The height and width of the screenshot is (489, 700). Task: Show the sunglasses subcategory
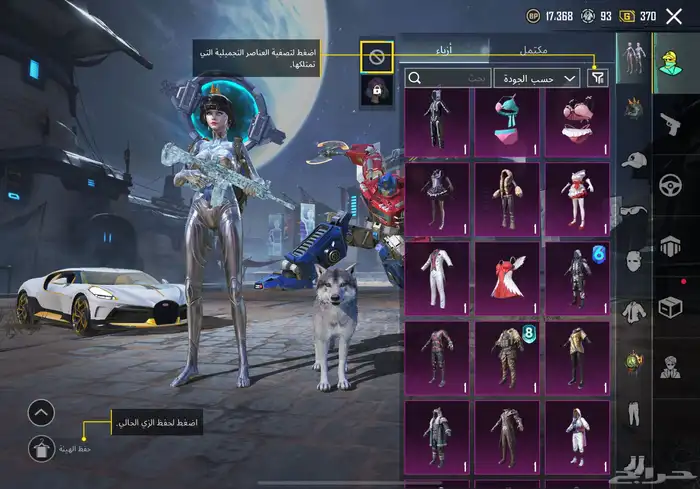(631, 210)
